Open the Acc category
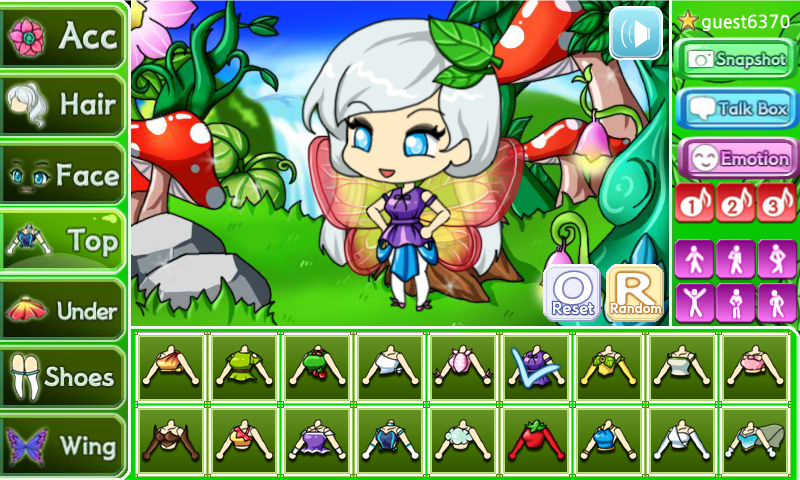The height and width of the screenshot is (480, 800). (x=63, y=36)
